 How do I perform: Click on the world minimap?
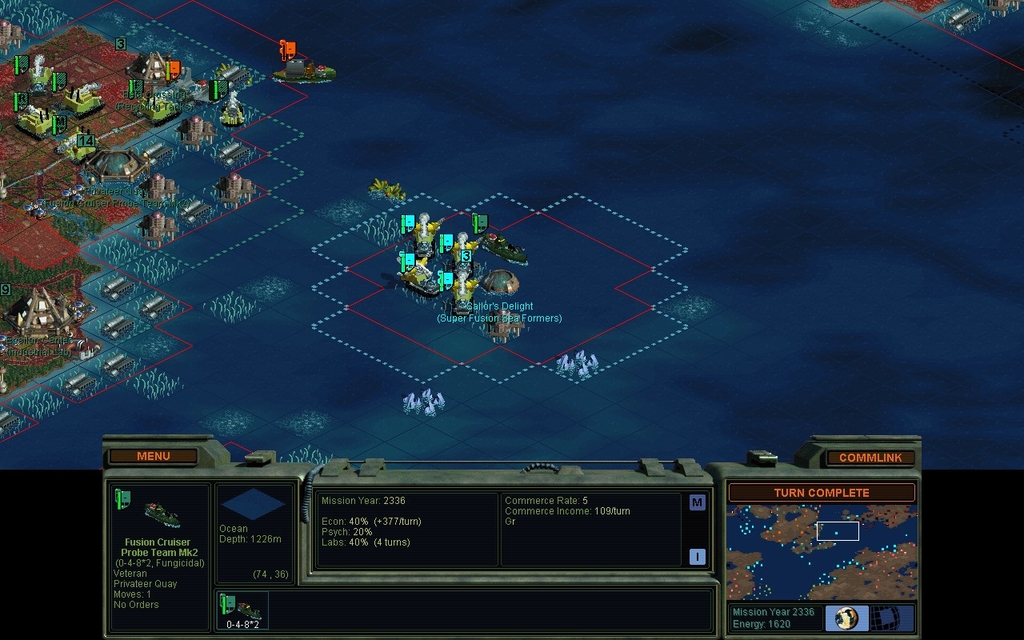[x=820, y=551]
